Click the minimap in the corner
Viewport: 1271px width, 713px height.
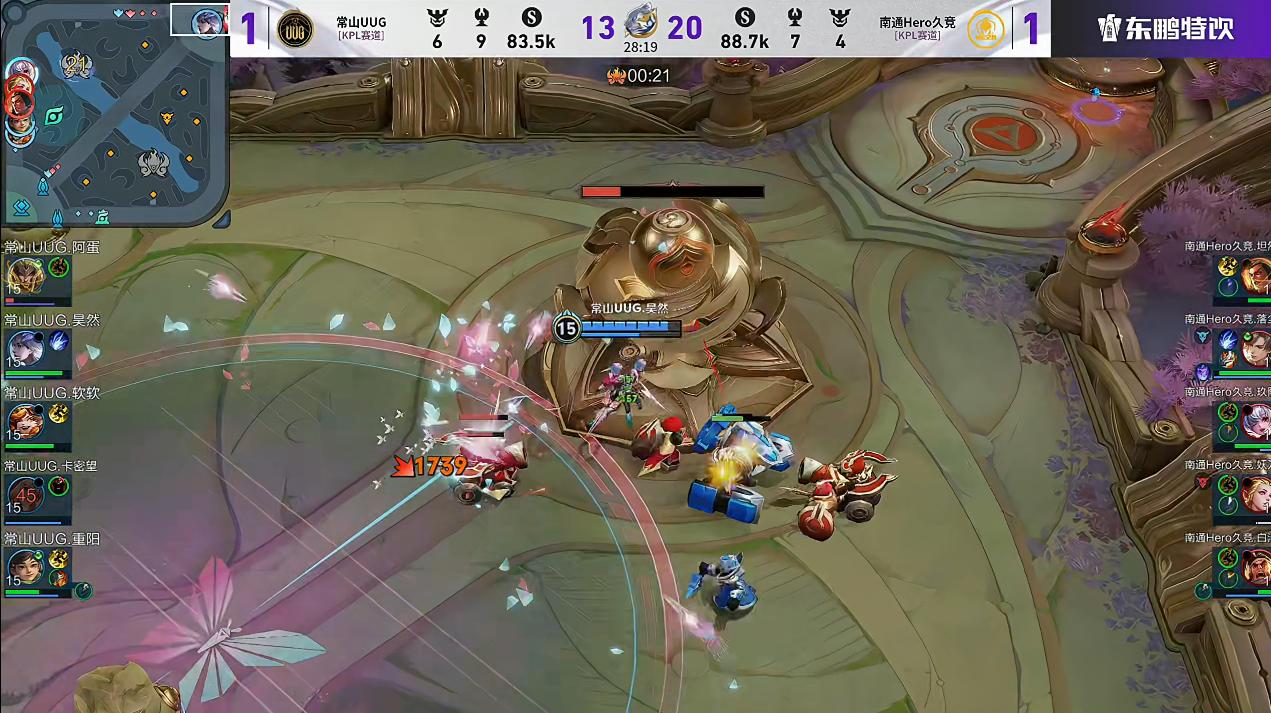point(115,115)
